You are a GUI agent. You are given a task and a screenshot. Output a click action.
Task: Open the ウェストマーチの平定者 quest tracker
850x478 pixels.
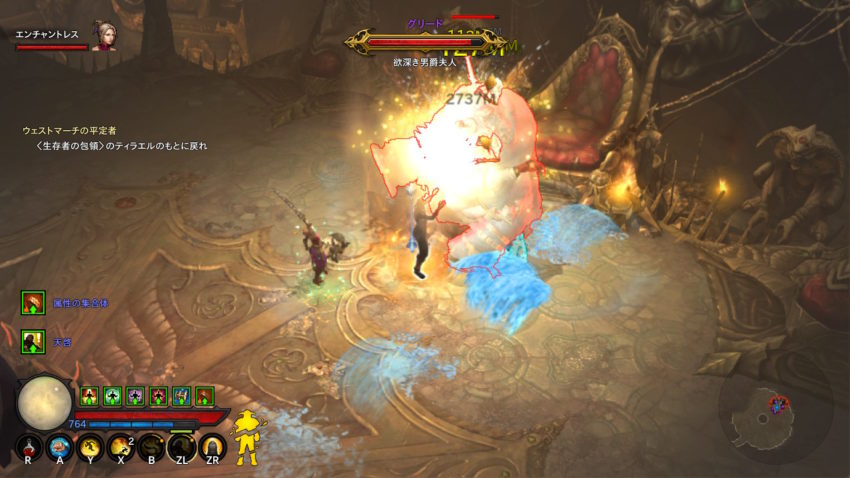coord(70,130)
